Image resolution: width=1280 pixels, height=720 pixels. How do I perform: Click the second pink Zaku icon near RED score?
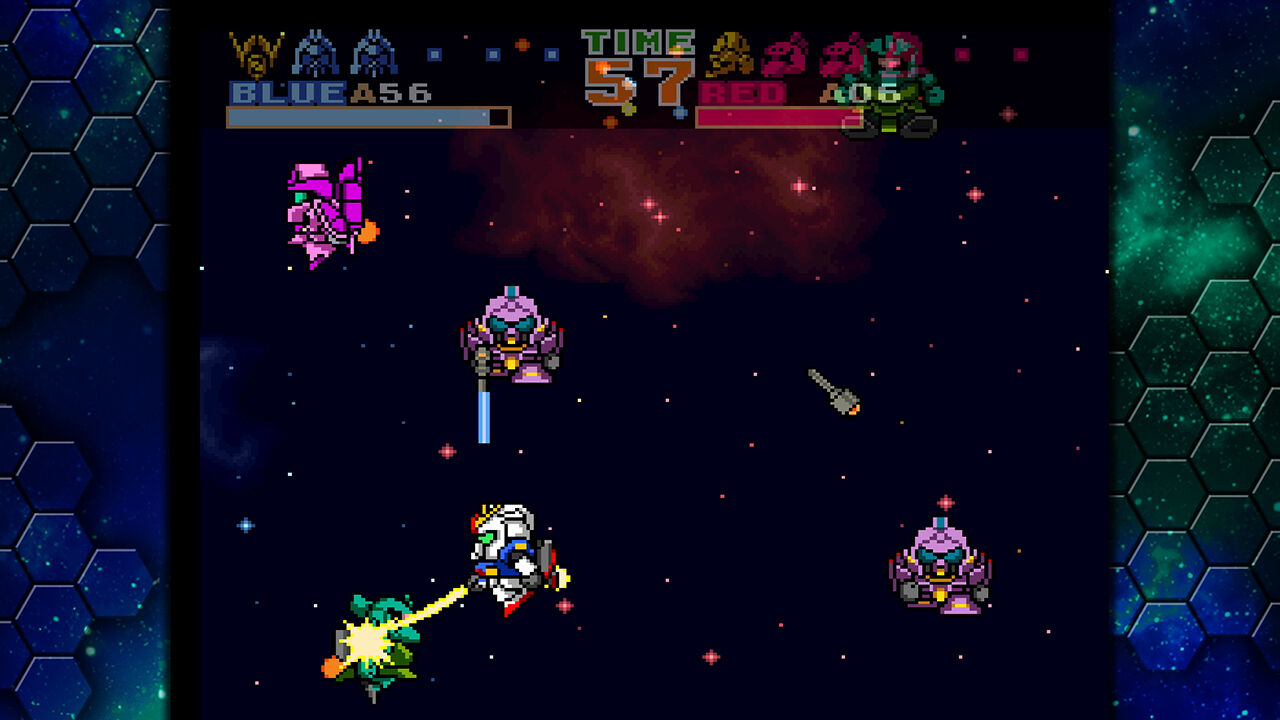(843, 55)
